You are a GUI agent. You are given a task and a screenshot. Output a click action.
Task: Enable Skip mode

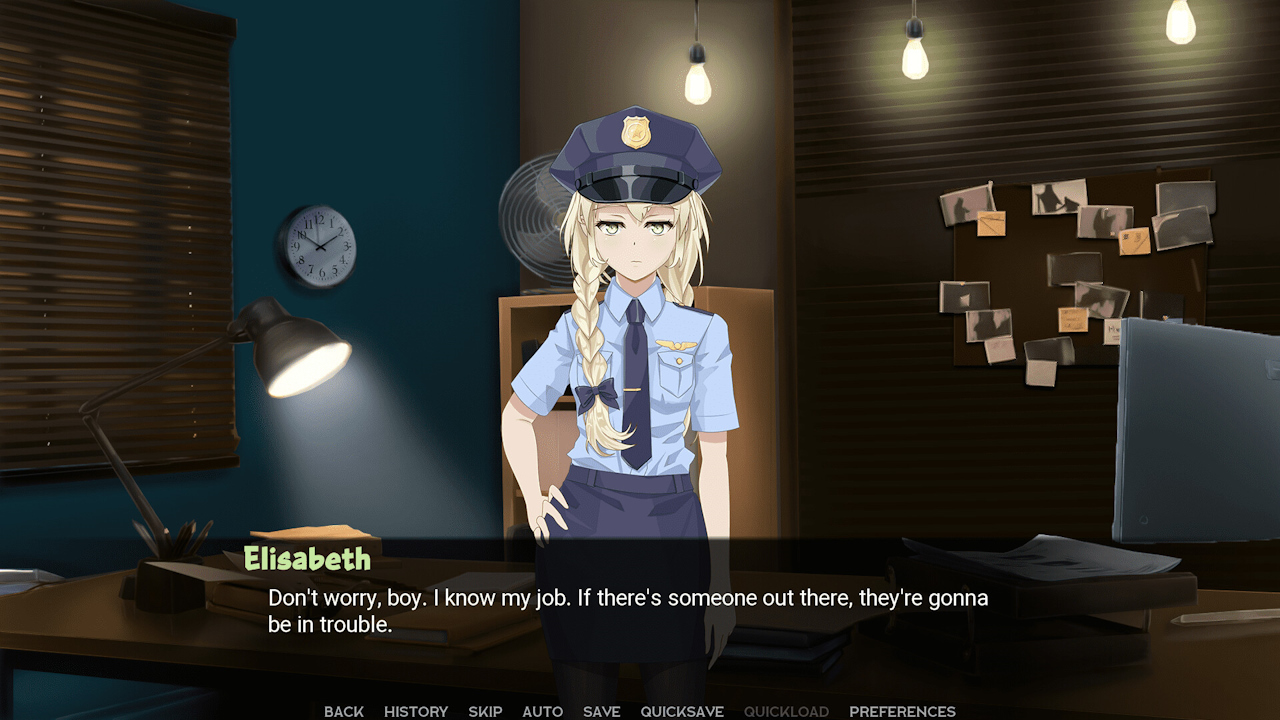(485, 711)
